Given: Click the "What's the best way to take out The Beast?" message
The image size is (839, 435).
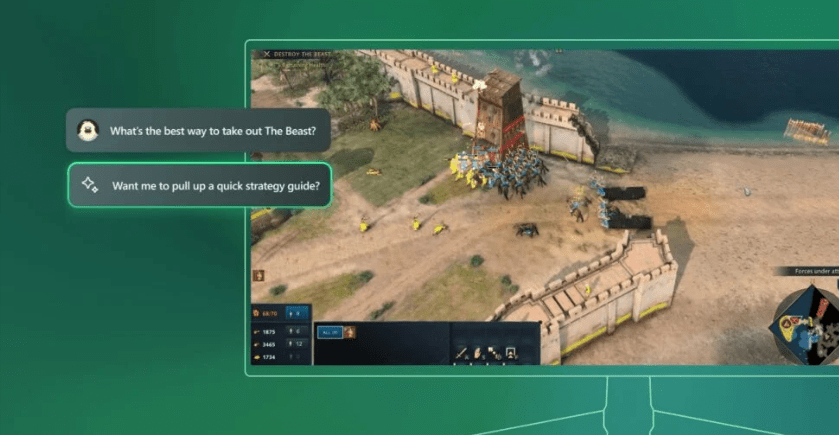Looking at the screenshot, I should click(199, 131).
